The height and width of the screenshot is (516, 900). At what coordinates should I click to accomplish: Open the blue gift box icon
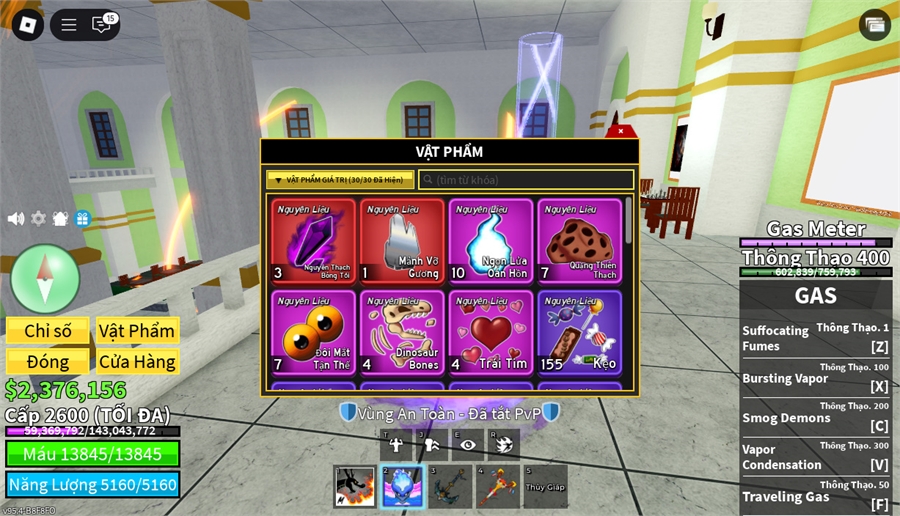pos(83,219)
